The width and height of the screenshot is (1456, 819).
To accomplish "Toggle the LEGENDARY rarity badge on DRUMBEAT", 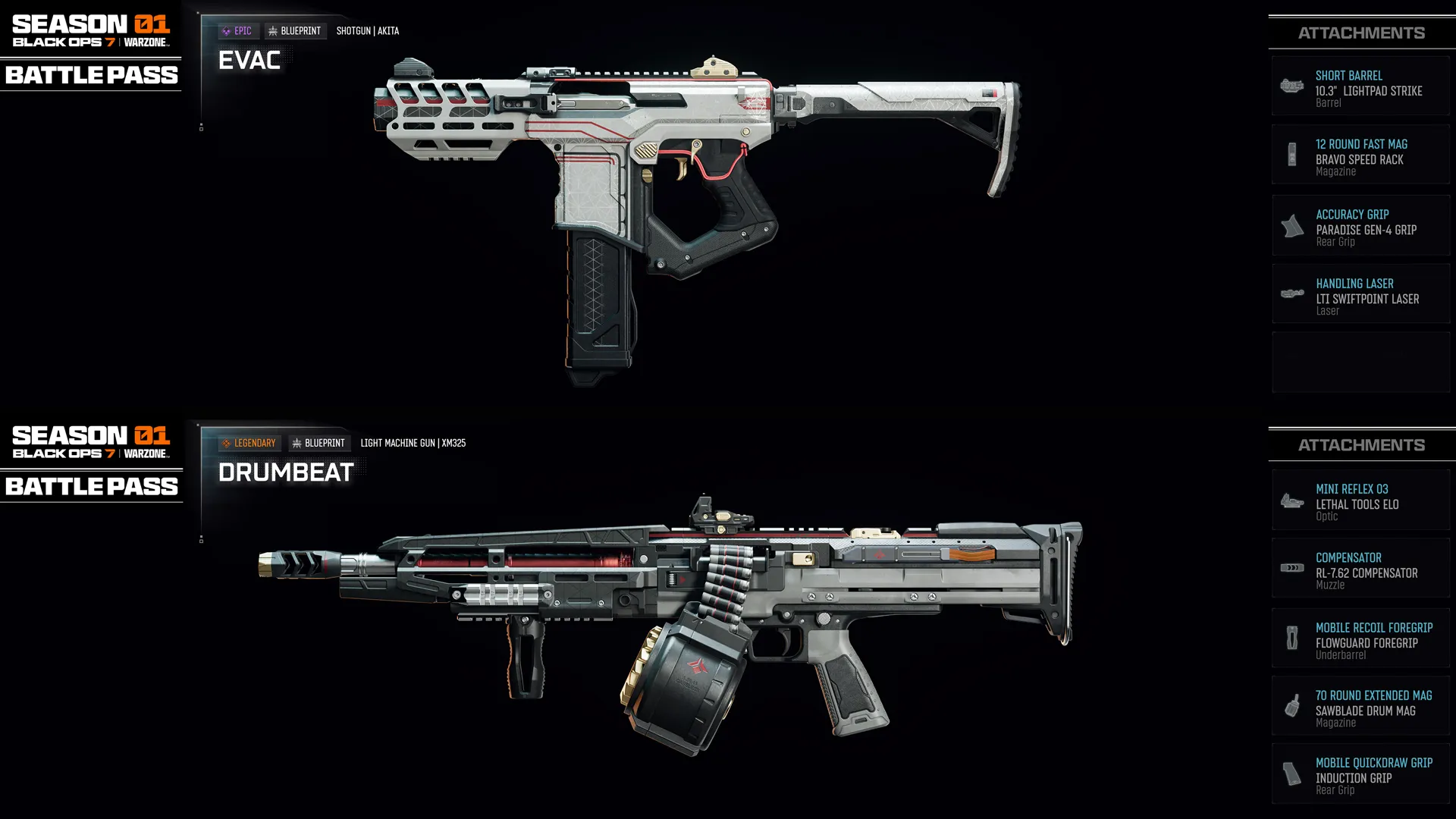I will click(x=249, y=443).
